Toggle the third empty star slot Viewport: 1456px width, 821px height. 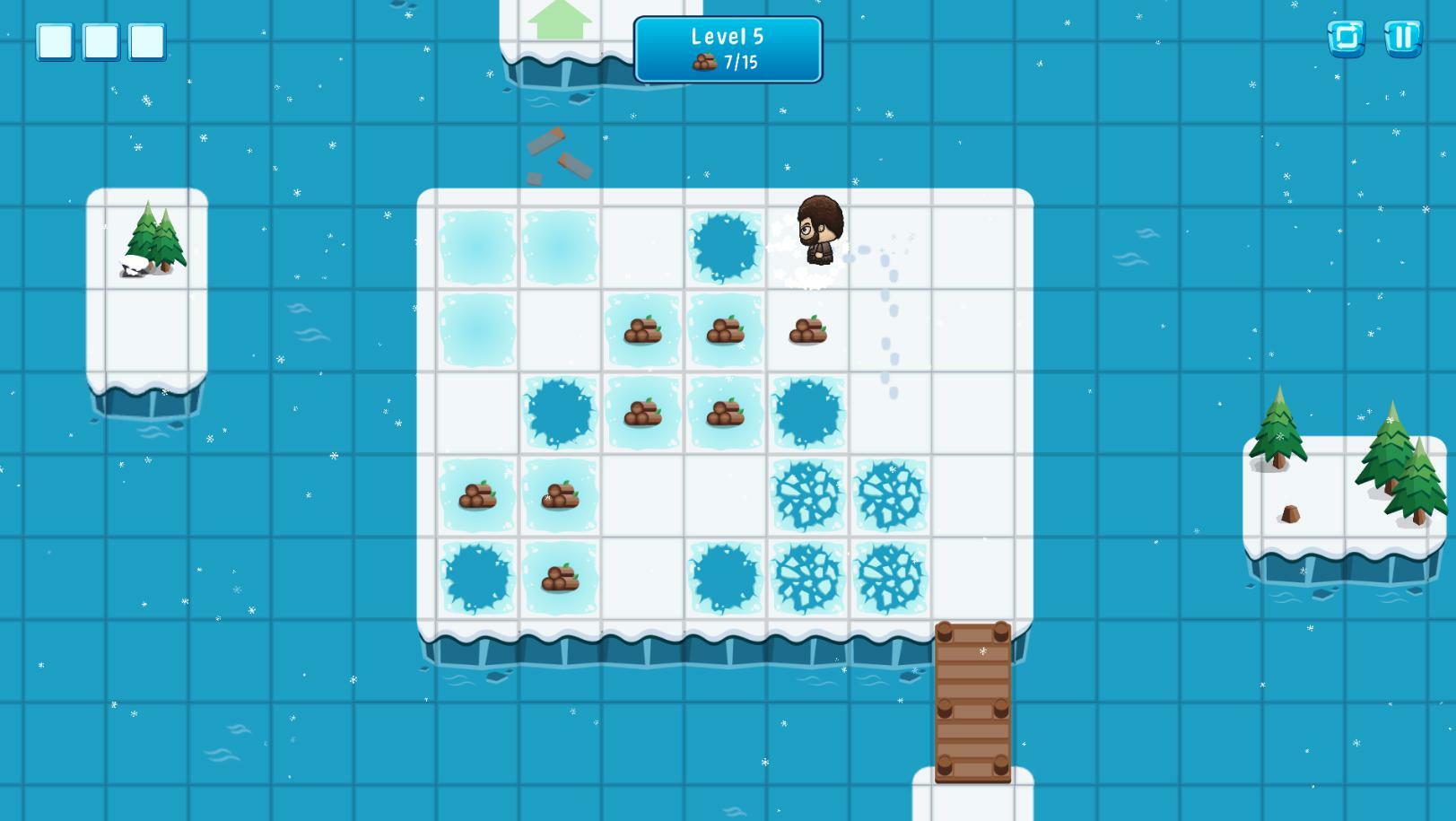click(145, 40)
